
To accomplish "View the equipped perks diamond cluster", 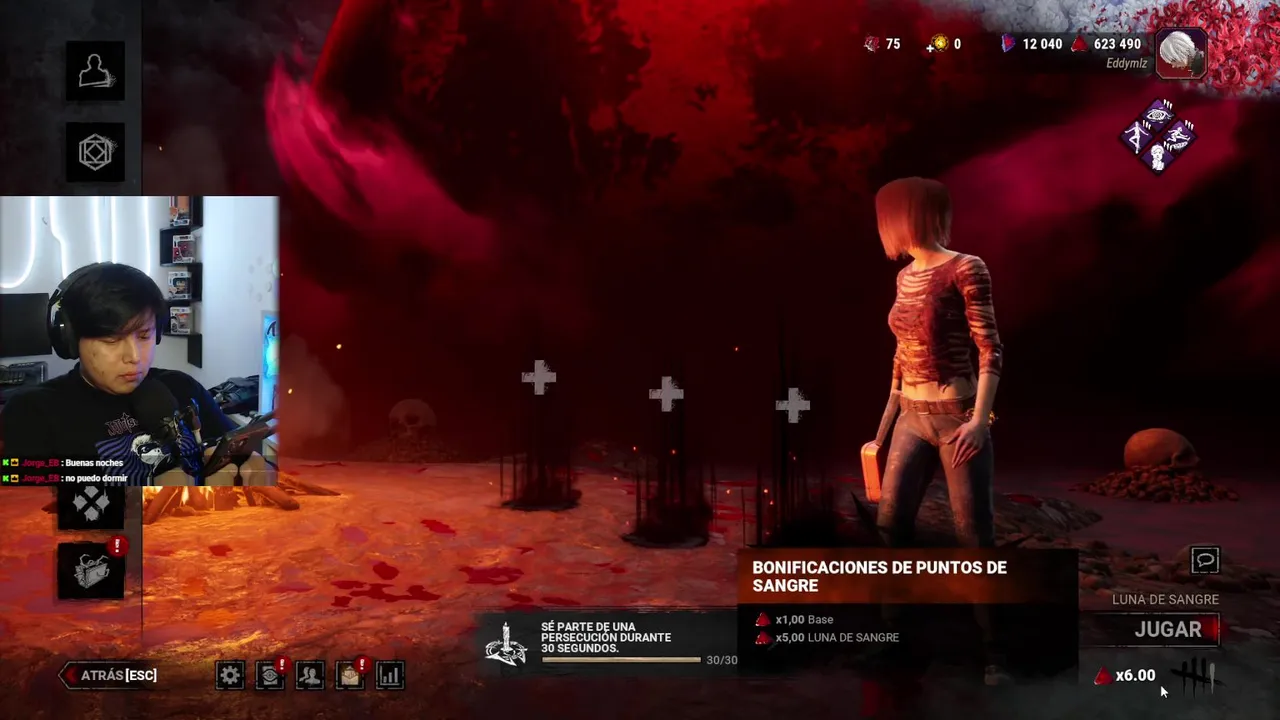I will (x=1158, y=136).
